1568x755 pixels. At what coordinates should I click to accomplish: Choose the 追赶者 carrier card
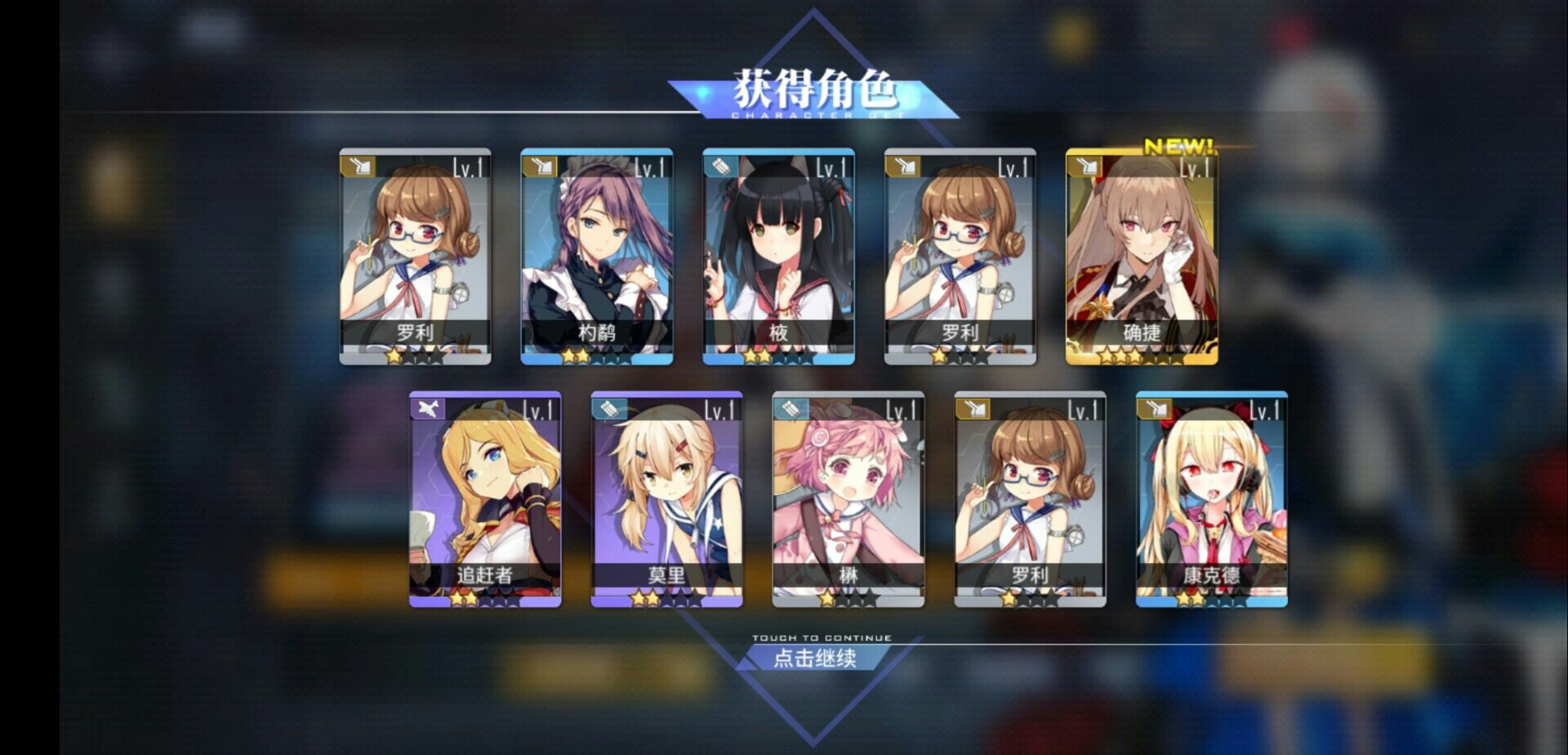pyautogui.click(x=485, y=498)
